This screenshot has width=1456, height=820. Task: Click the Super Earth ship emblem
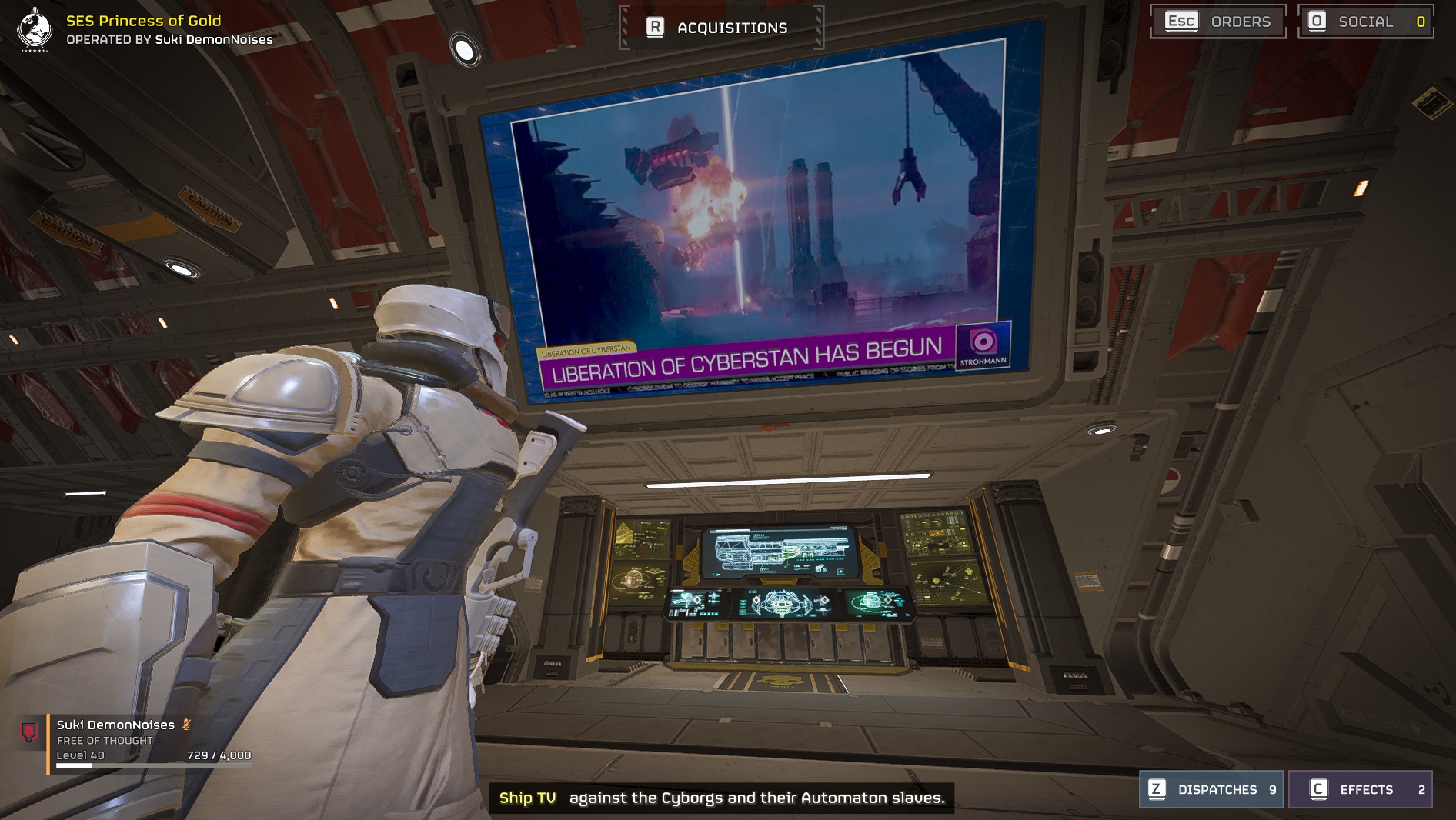click(35, 29)
